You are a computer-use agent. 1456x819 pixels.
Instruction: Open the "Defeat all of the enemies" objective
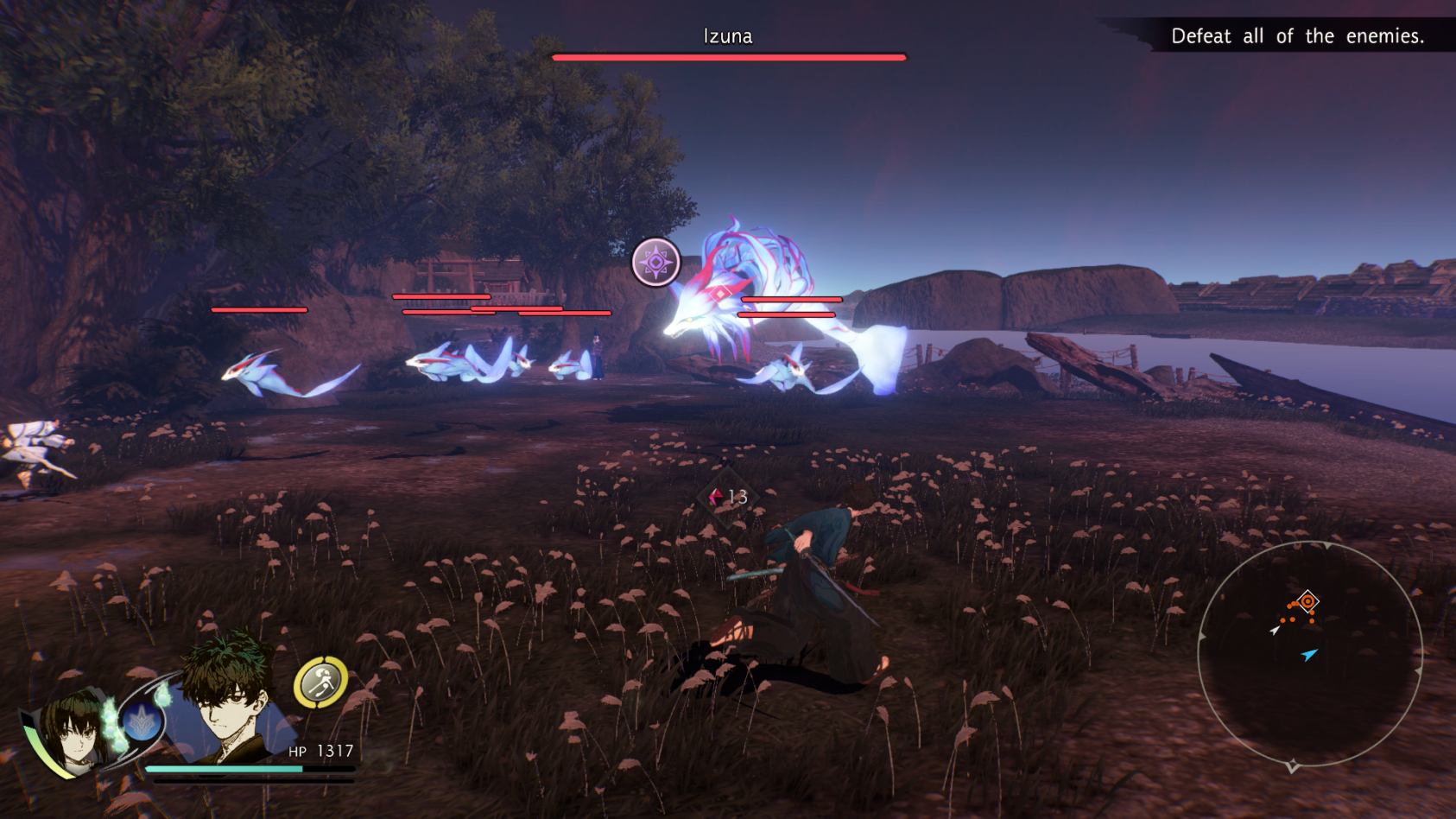[1295, 36]
